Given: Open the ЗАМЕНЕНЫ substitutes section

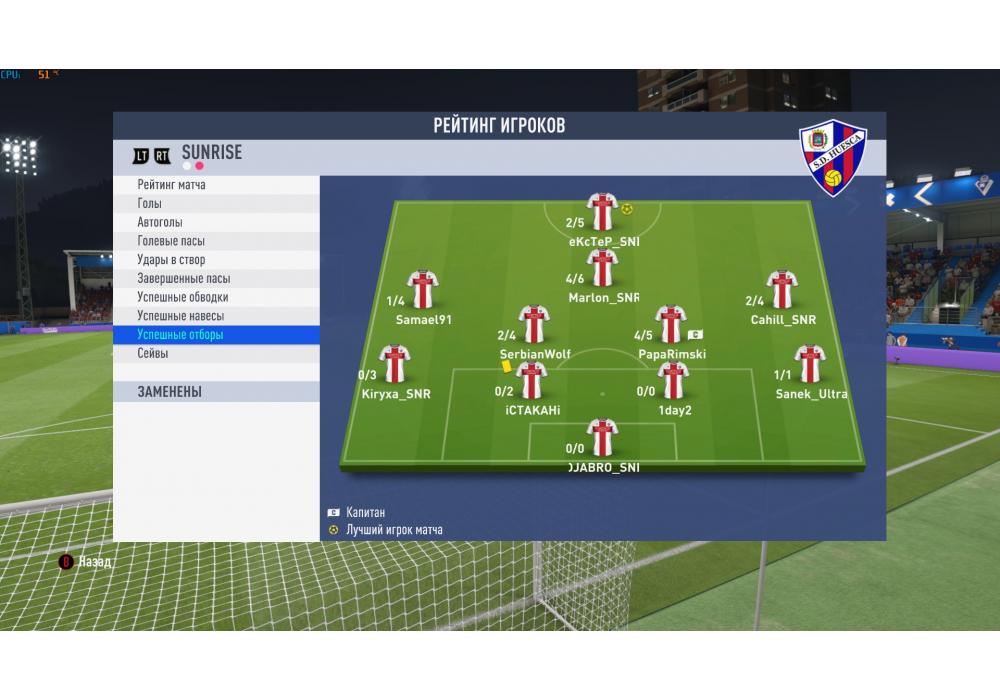Looking at the screenshot, I should (x=216, y=392).
